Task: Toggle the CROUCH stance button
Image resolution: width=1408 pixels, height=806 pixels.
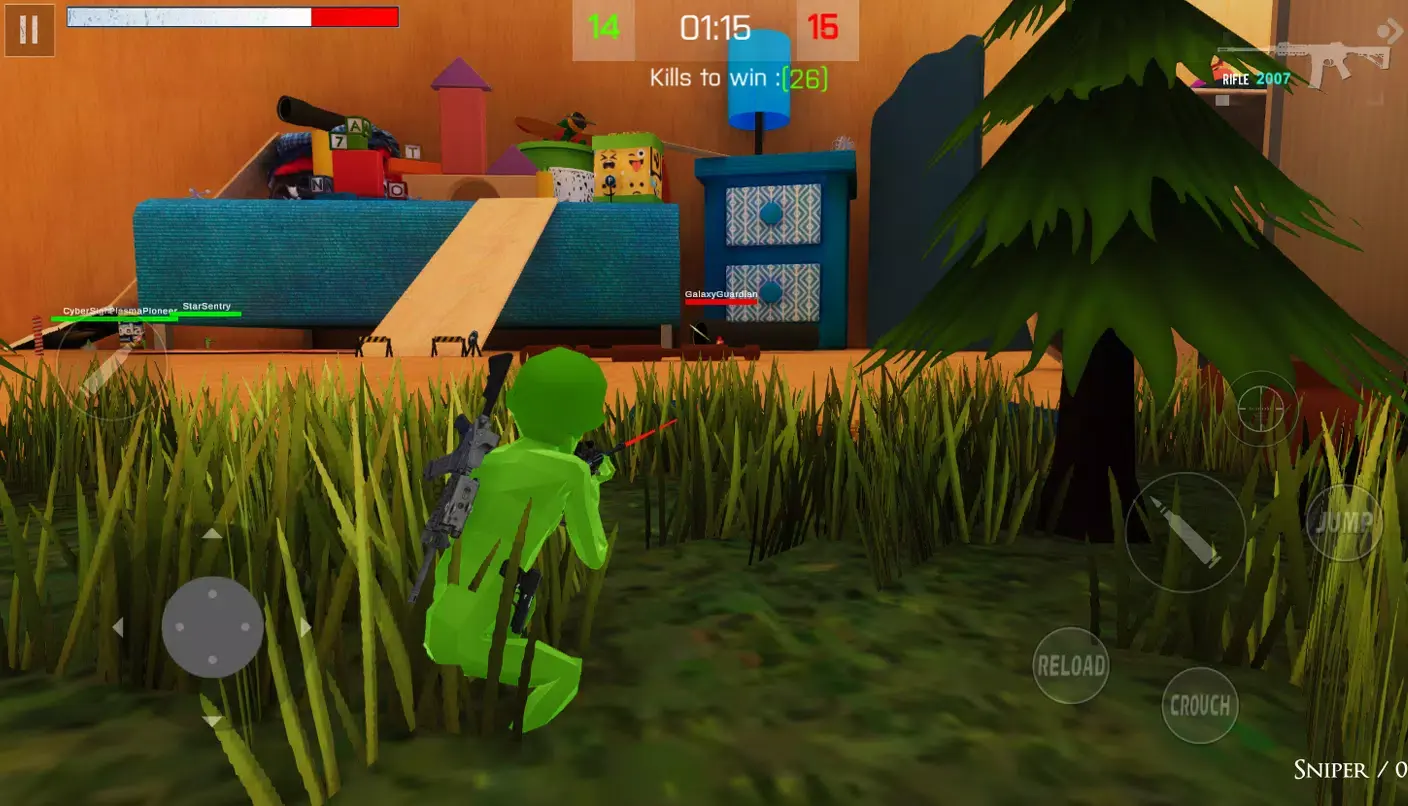Action: [x=1200, y=705]
